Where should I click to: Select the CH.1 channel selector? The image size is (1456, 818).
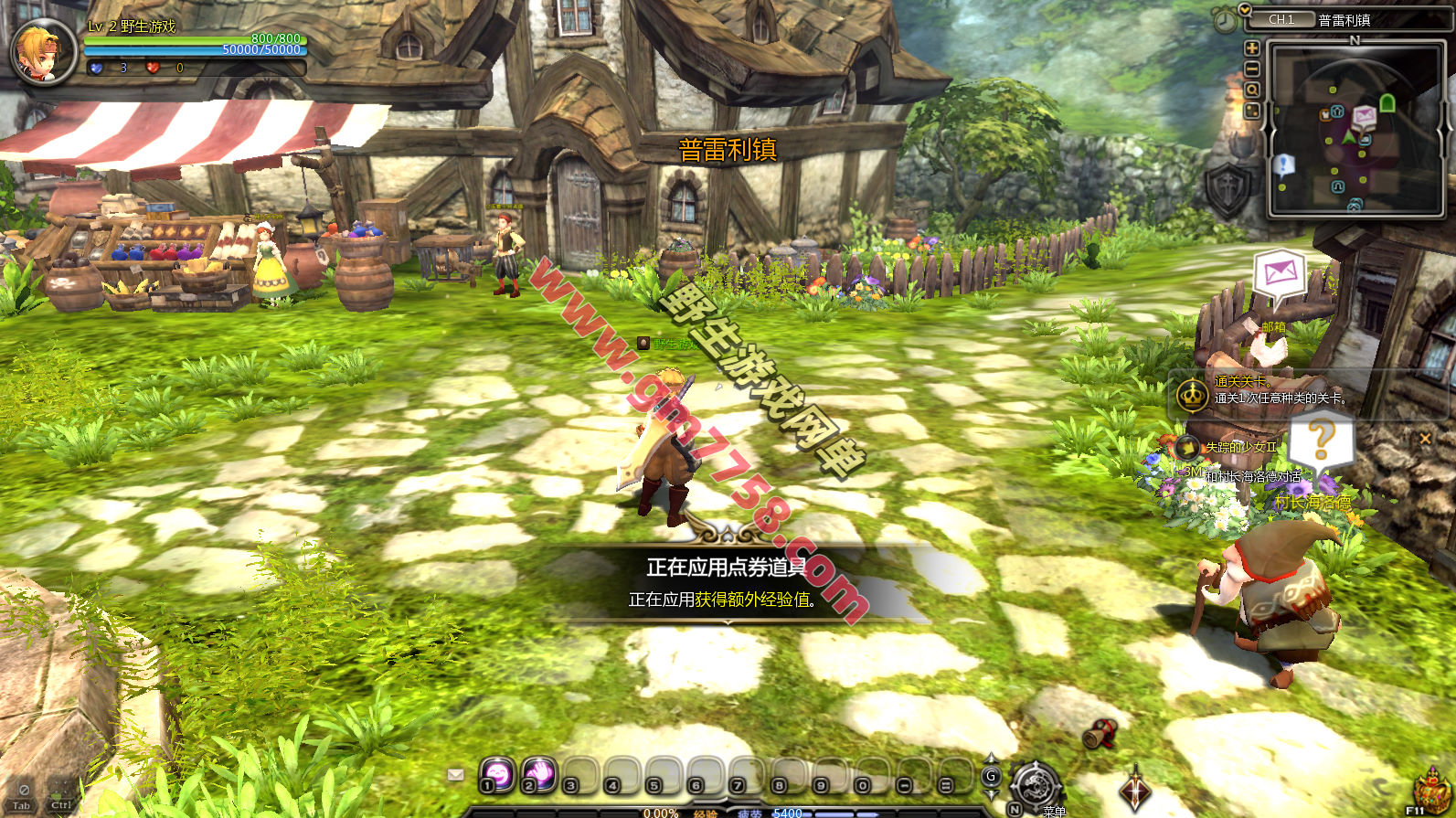point(1281,19)
